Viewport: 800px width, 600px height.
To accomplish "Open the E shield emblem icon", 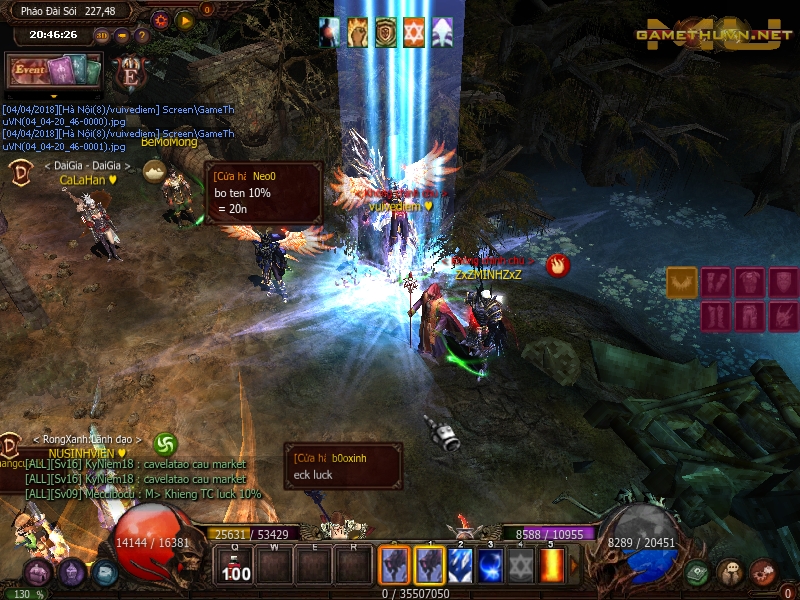I will pos(132,72).
